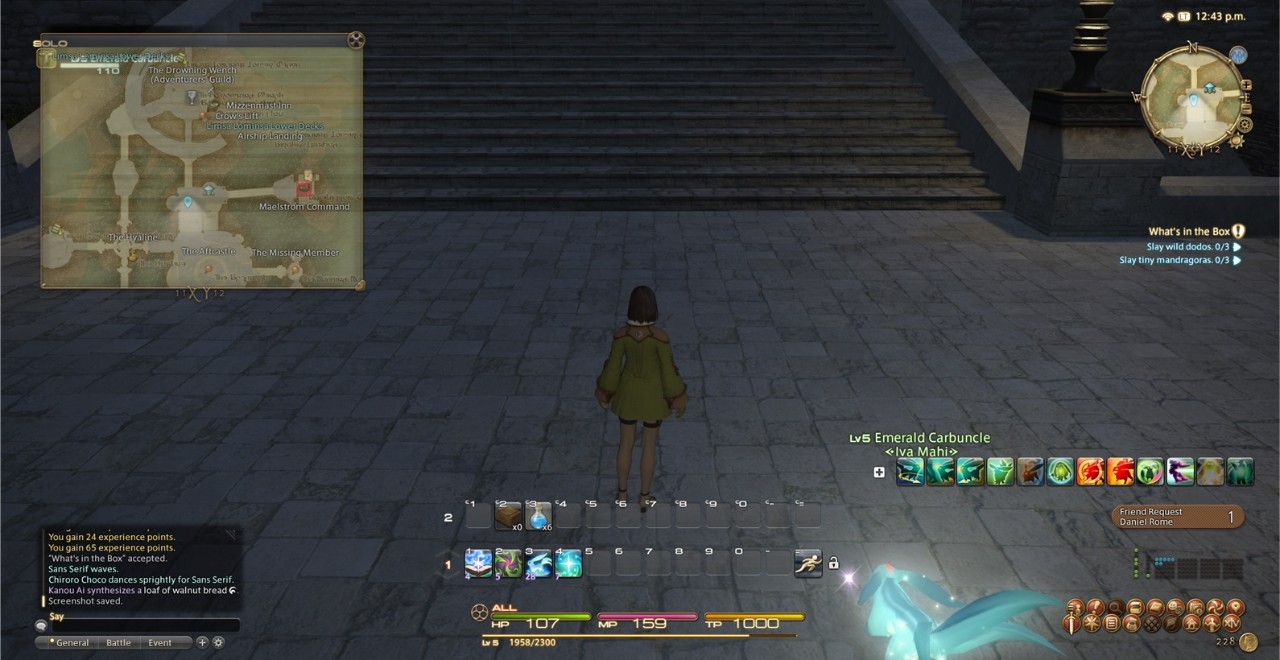Activate the Sprint running figure icon
The width and height of the screenshot is (1280, 660).
[x=808, y=564]
